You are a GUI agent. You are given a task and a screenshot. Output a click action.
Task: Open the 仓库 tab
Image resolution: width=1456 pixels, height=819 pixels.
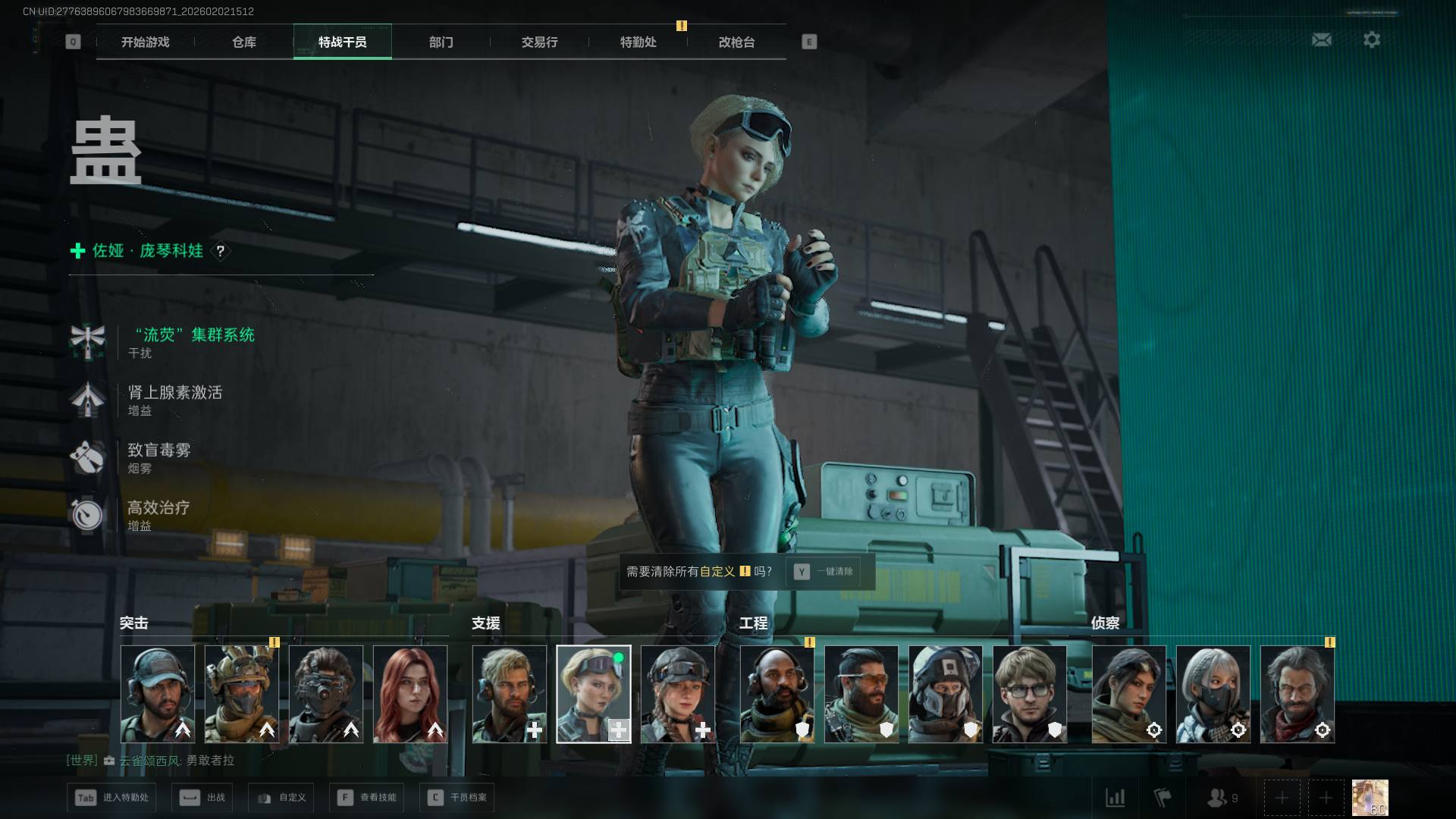[x=243, y=42]
